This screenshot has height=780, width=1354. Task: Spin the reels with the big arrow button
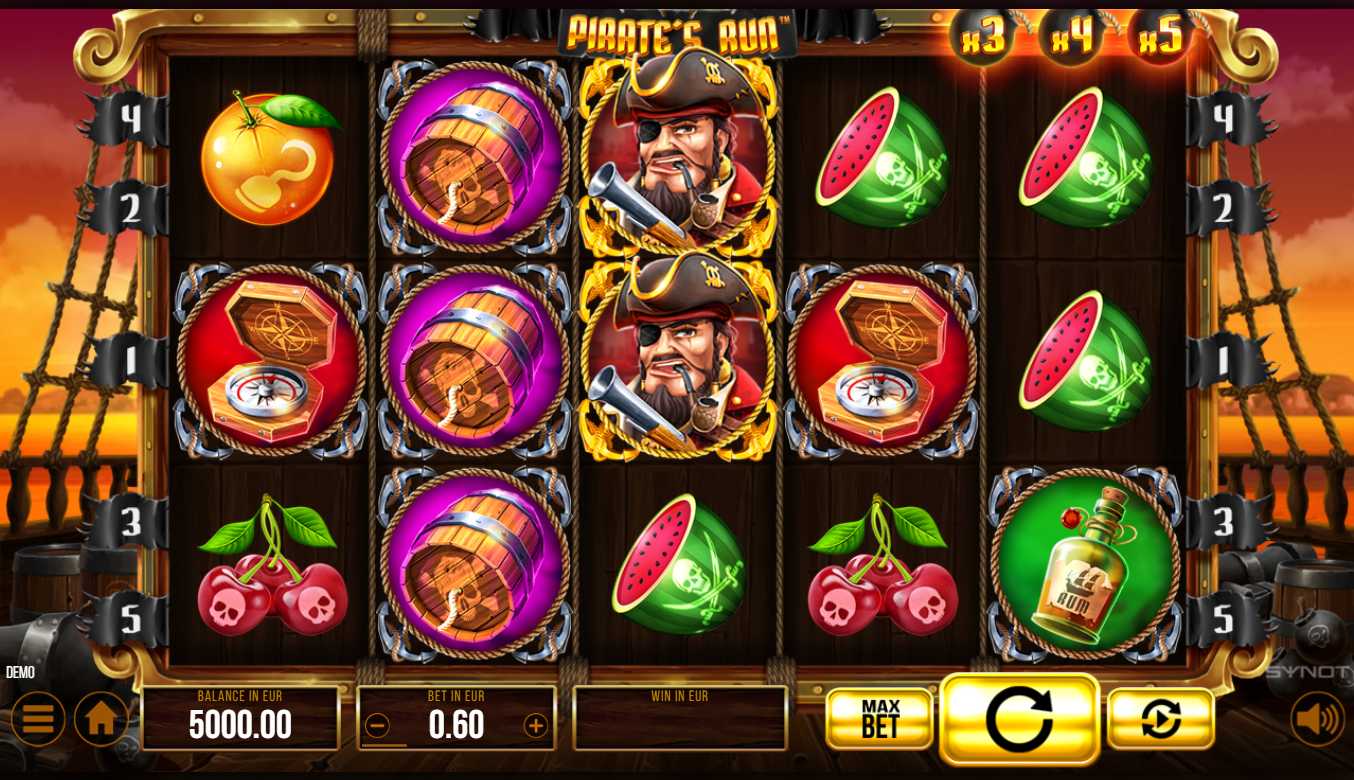pos(1019,719)
